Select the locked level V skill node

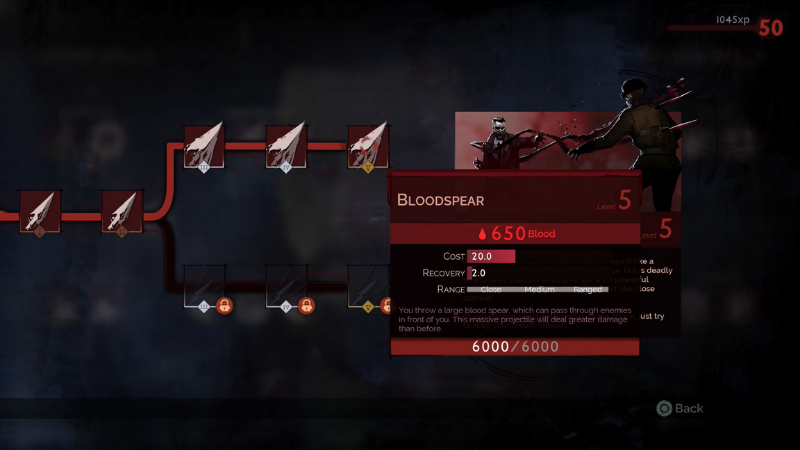pyautogui.click(x=367, y=285)
